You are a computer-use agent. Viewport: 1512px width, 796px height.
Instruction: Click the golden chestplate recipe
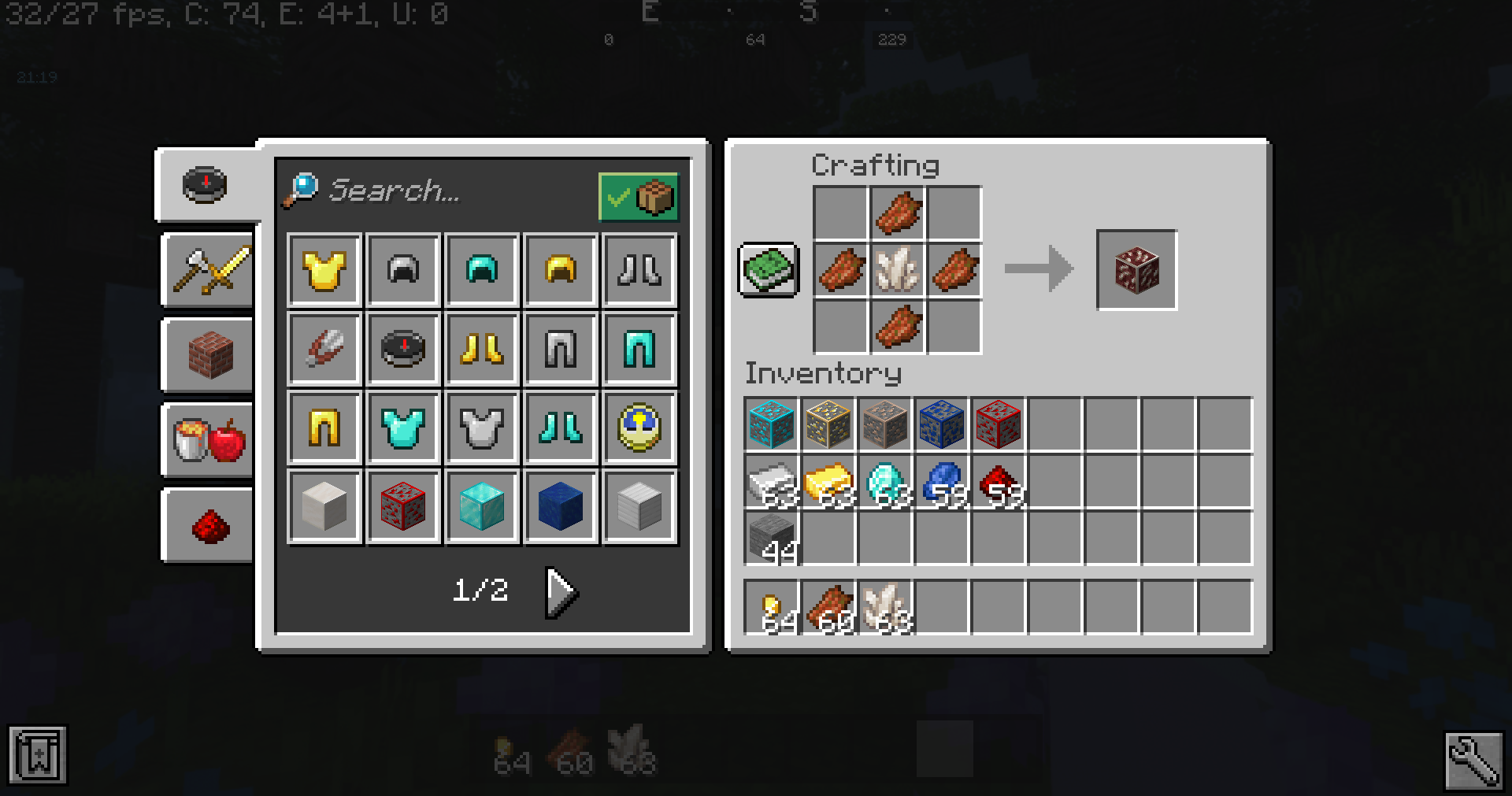click(x=324, y=270)
